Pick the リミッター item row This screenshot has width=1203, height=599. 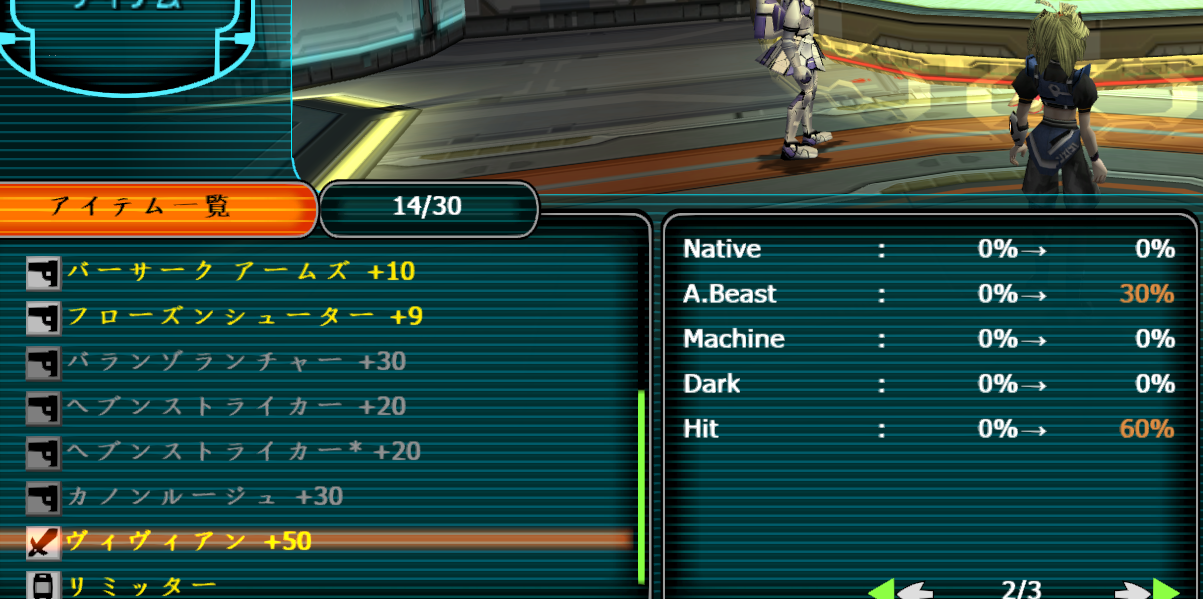[x=141, y=585]
